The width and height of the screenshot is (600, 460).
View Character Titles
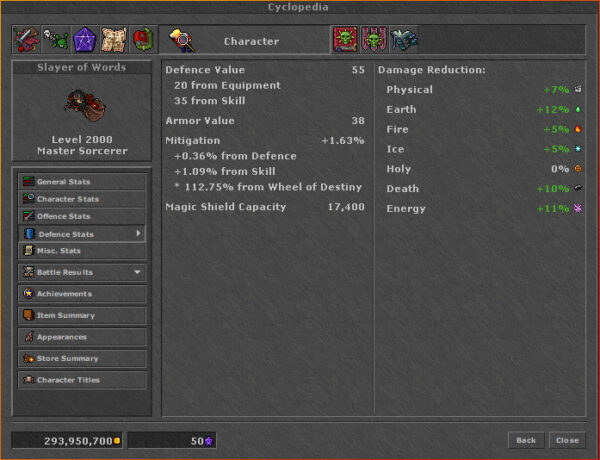click(x=82, y=380)
